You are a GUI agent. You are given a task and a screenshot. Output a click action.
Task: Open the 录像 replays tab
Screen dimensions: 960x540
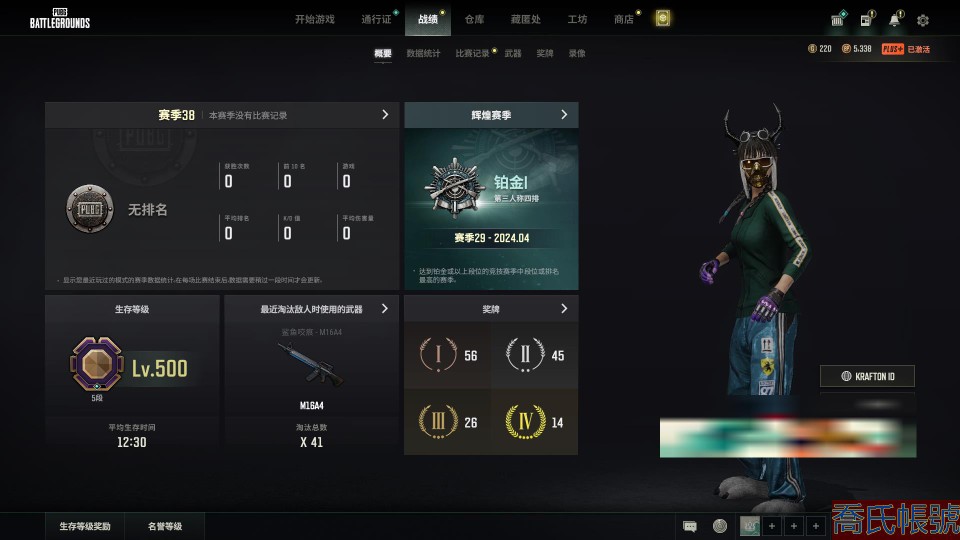[577, 53]
